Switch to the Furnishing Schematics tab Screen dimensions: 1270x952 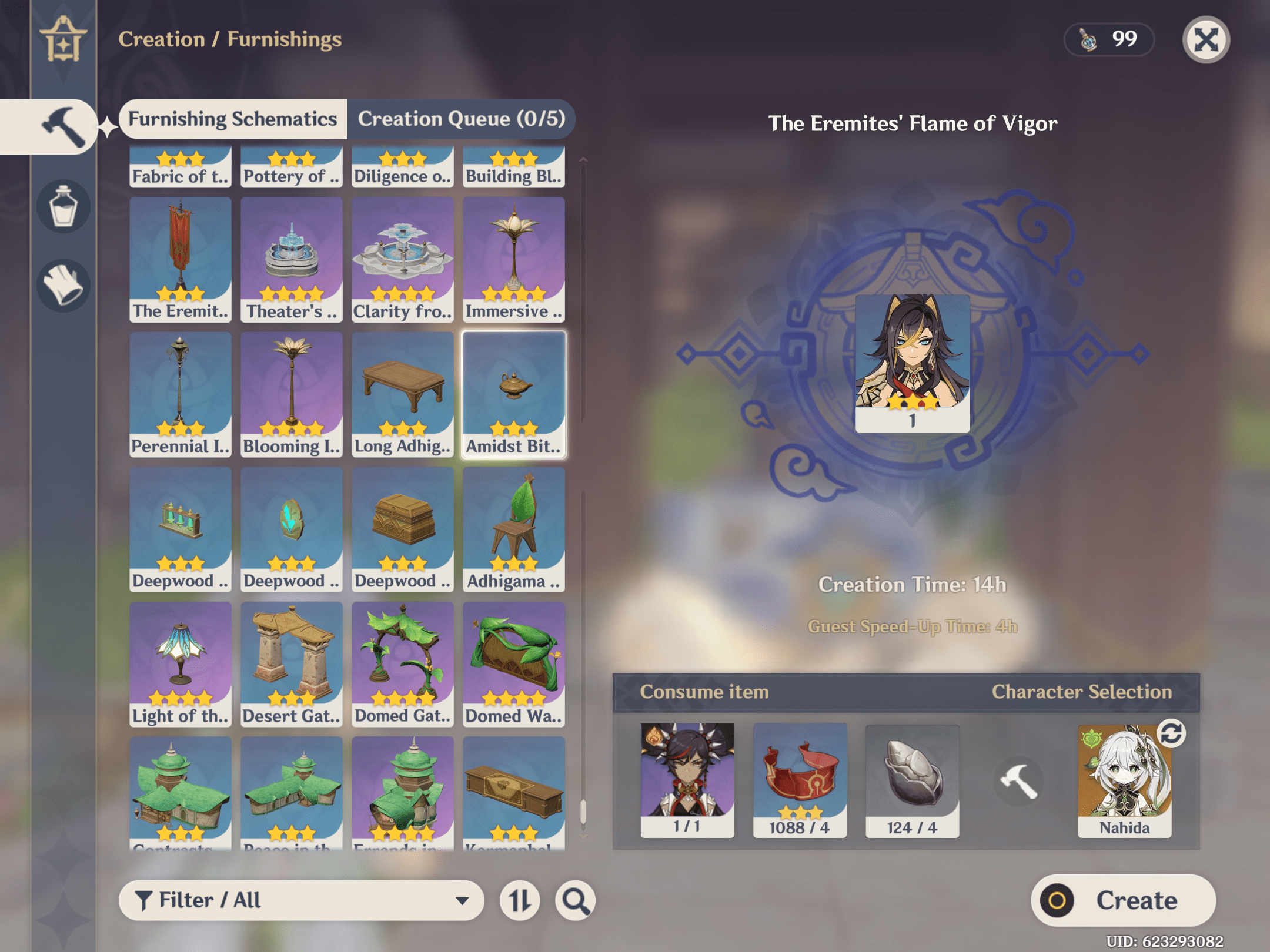[233, 119]
